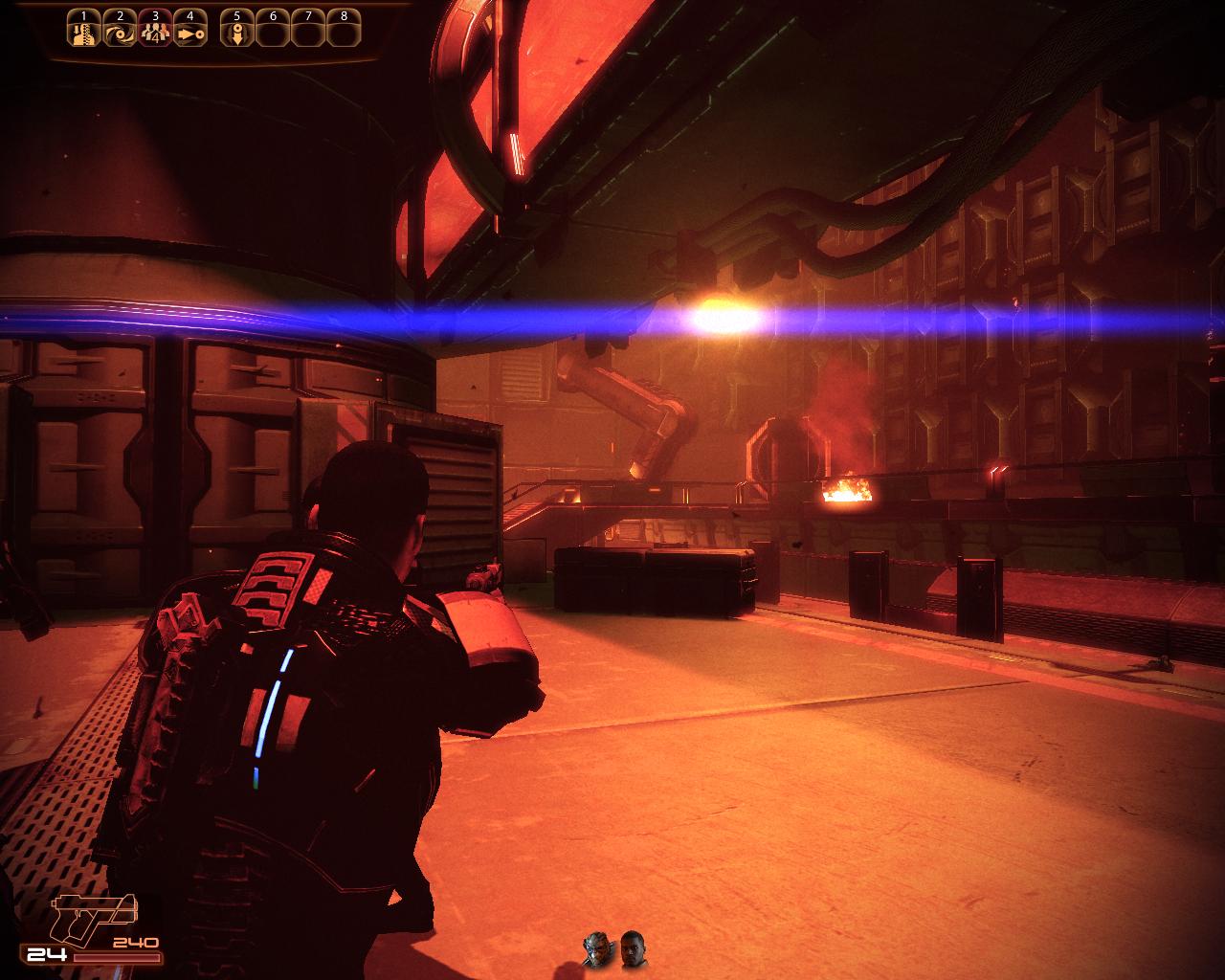Select the pistol weapon icon
This screenshot has width=1225, height=980.
pos(95,918)
